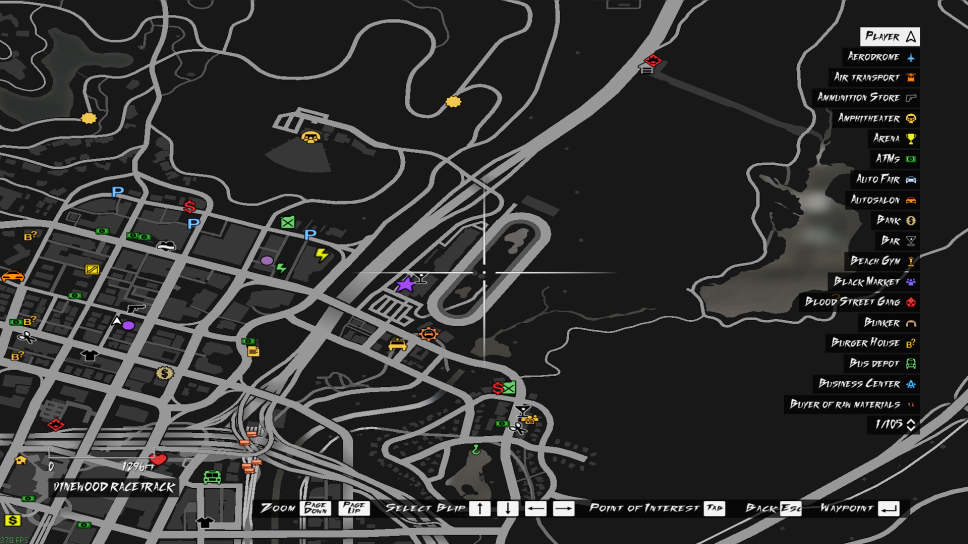The image size is (968, 544).
Task: Select the purple star blip on the map
Action: 405,285
